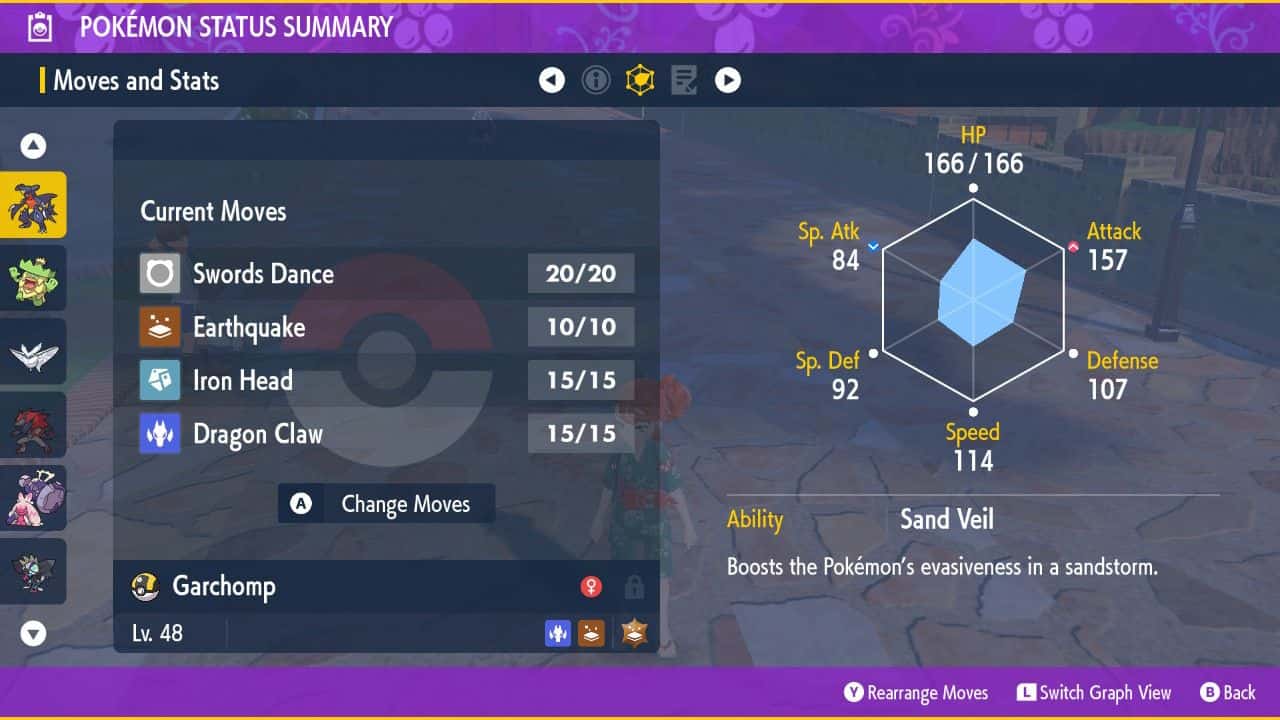Switch to the info page tab icon
Viewport: 1280px width, 720px height.
[596, 80]
